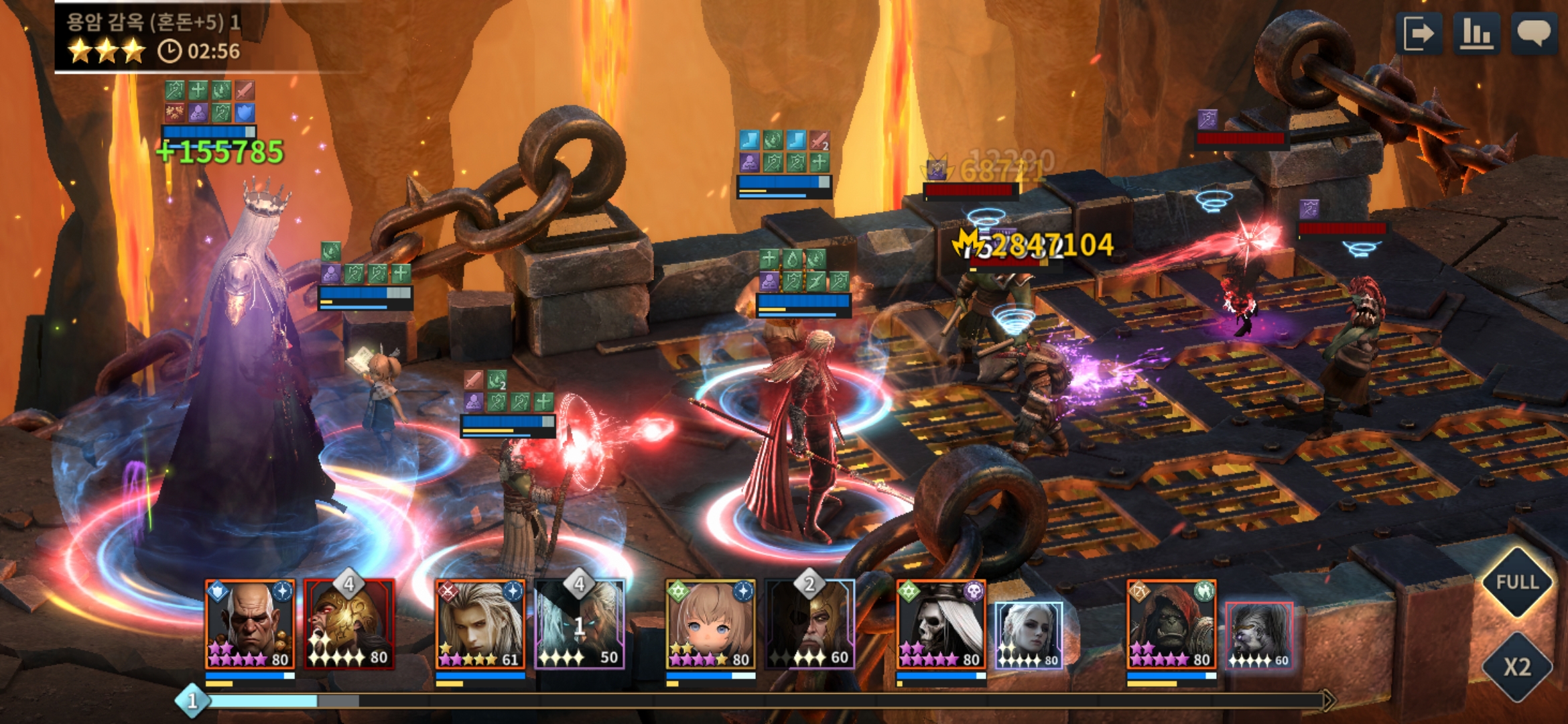Viewport: 1568px width, 724px height.
Task: Exit the battle with the door-arrow button
Action: pyautogui.click(x=1419, y=34)
